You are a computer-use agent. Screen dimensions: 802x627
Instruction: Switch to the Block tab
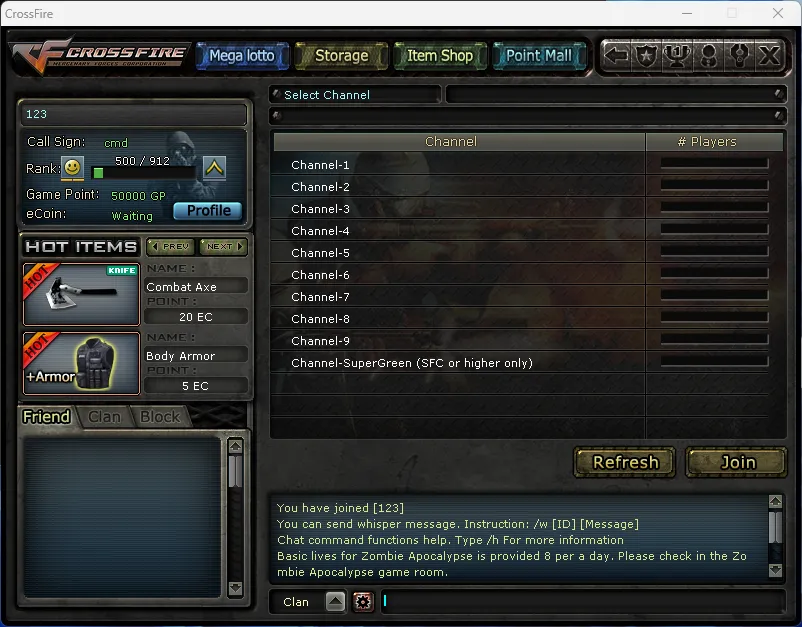[x=160, y=417]
